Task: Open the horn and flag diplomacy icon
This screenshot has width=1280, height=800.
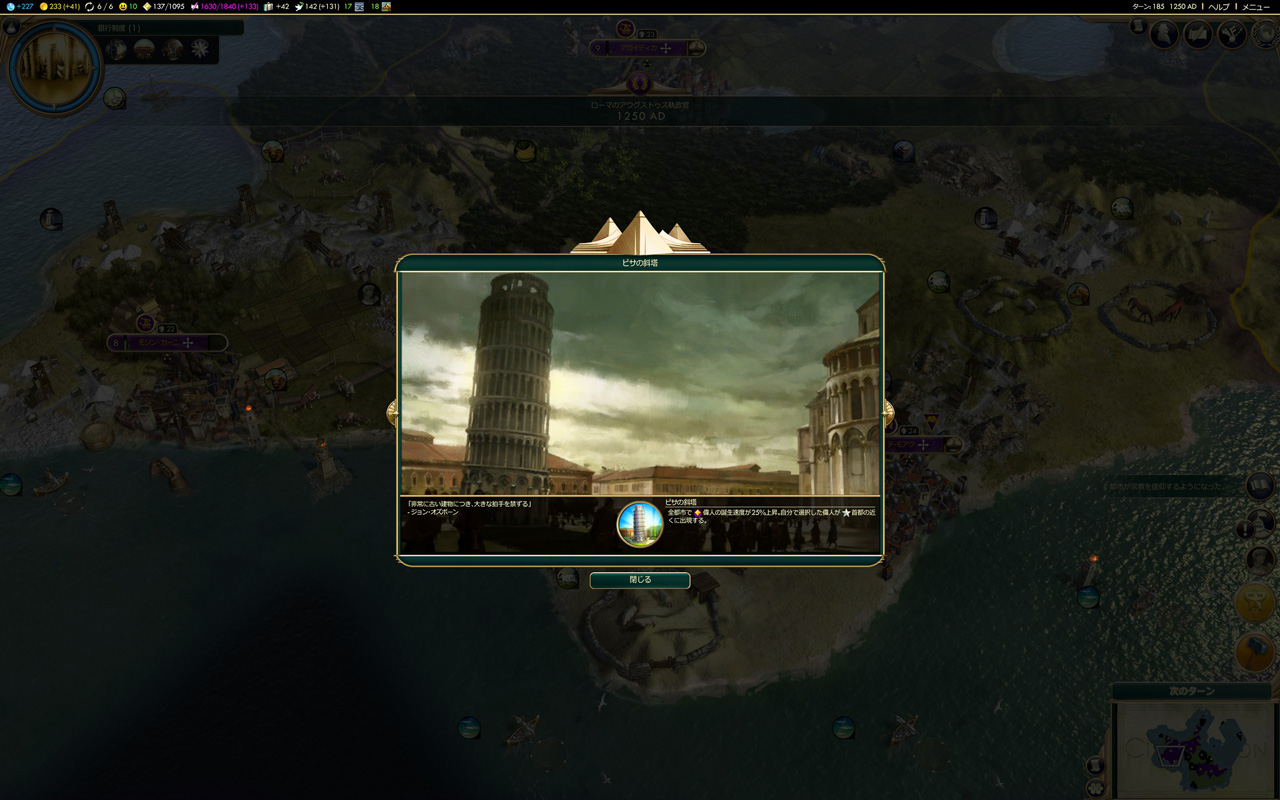Action: coord(1232,35)
